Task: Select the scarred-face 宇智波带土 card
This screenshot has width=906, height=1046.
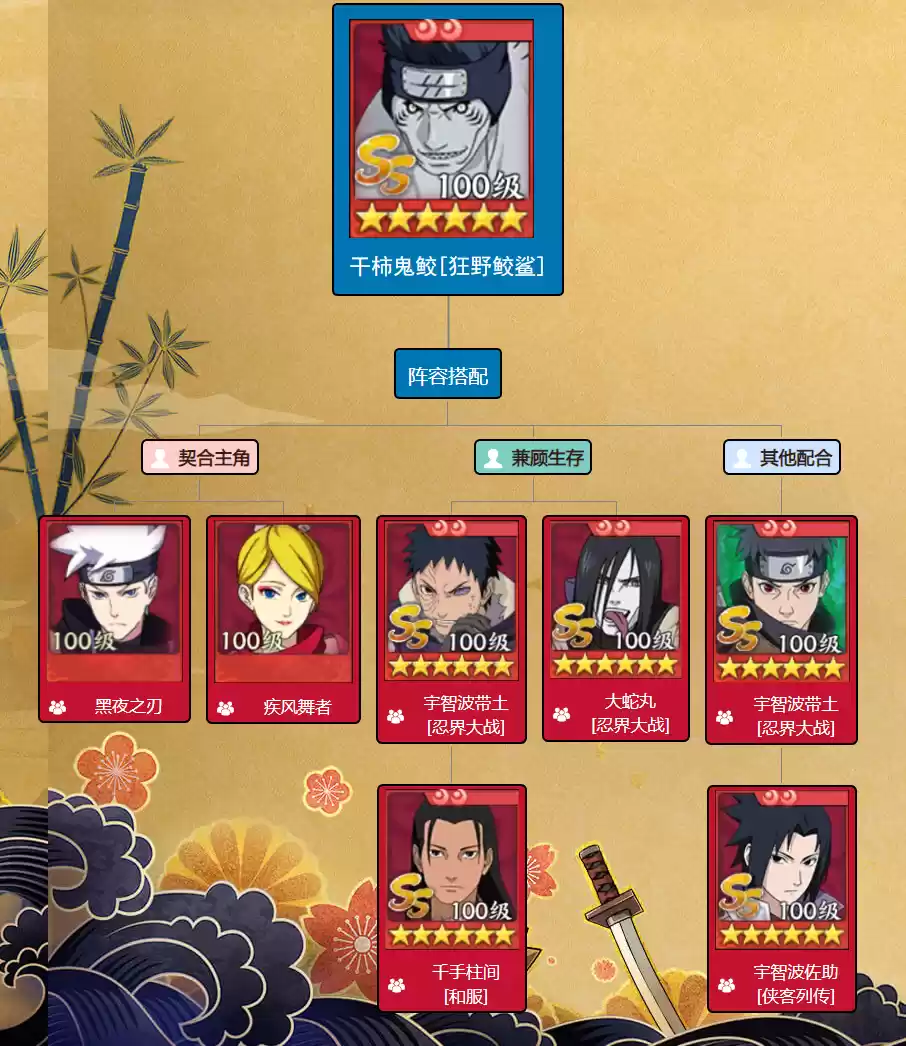Action: pos(451,628)
